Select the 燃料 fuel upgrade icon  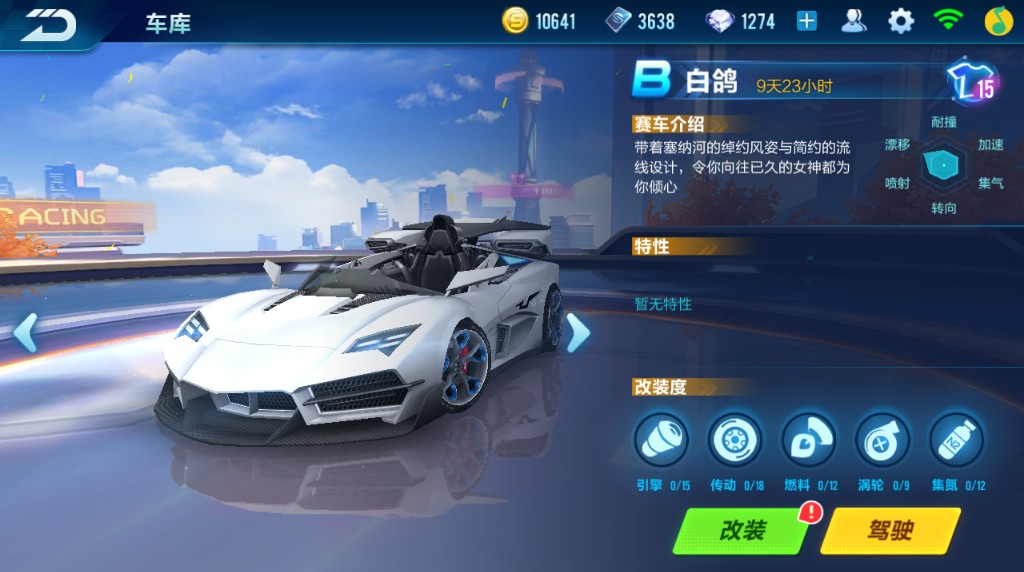[809, 440]
